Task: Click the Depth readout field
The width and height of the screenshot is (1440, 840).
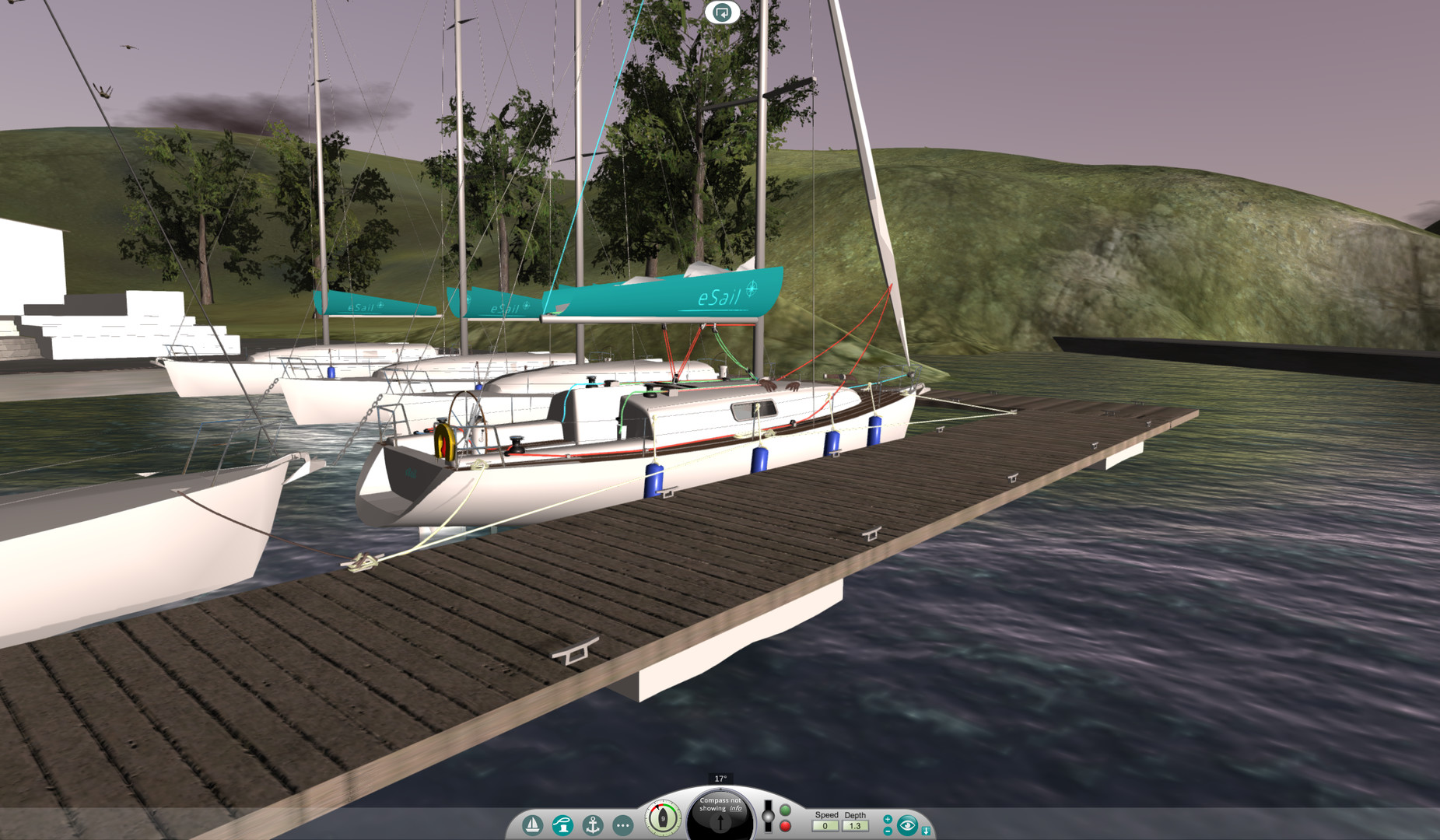Action: 857,826
